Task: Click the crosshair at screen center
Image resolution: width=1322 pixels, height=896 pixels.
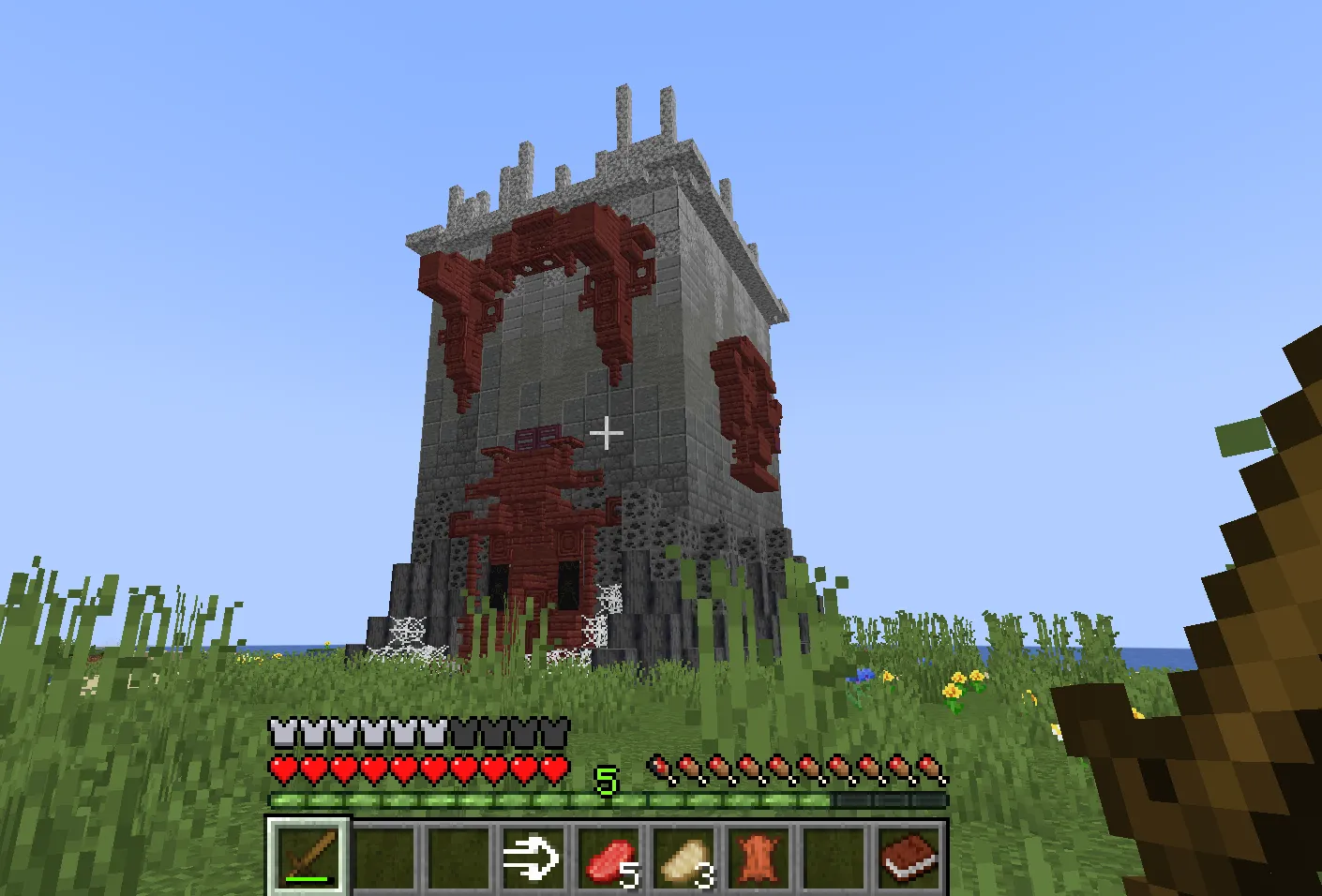Action: click(x=608, y=433)
